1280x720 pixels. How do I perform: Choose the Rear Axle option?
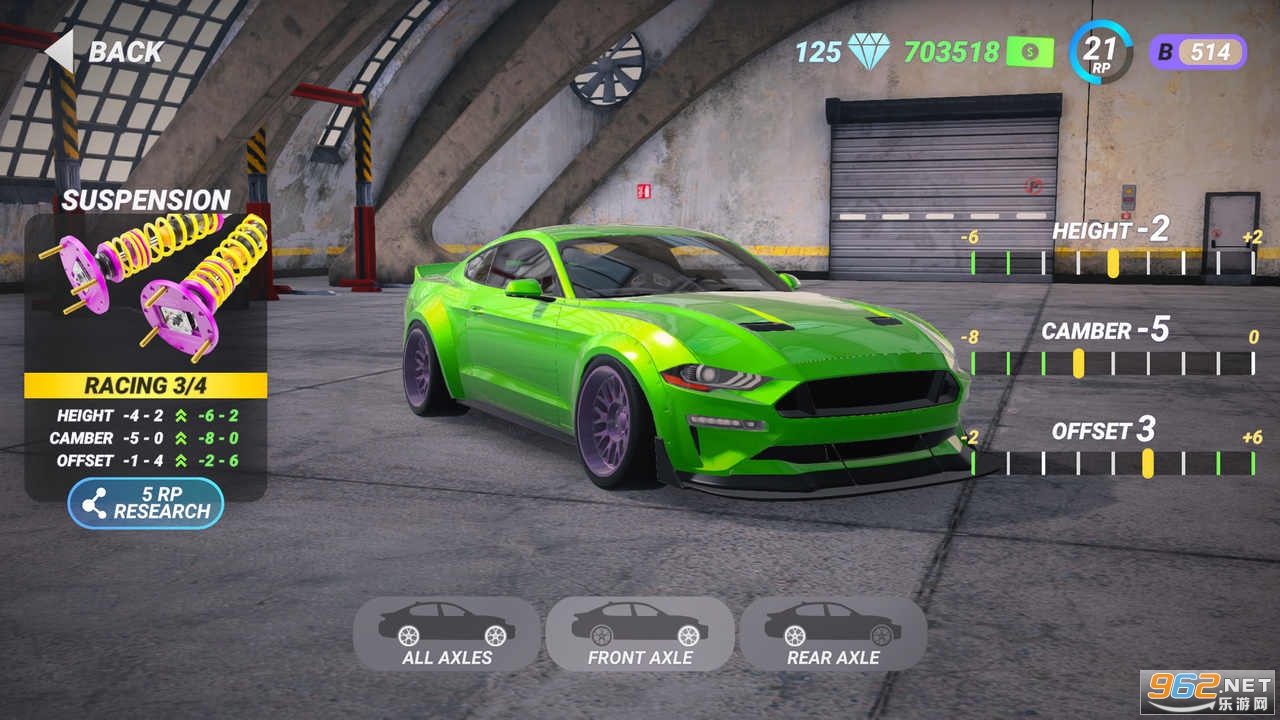tap(833, 634)
